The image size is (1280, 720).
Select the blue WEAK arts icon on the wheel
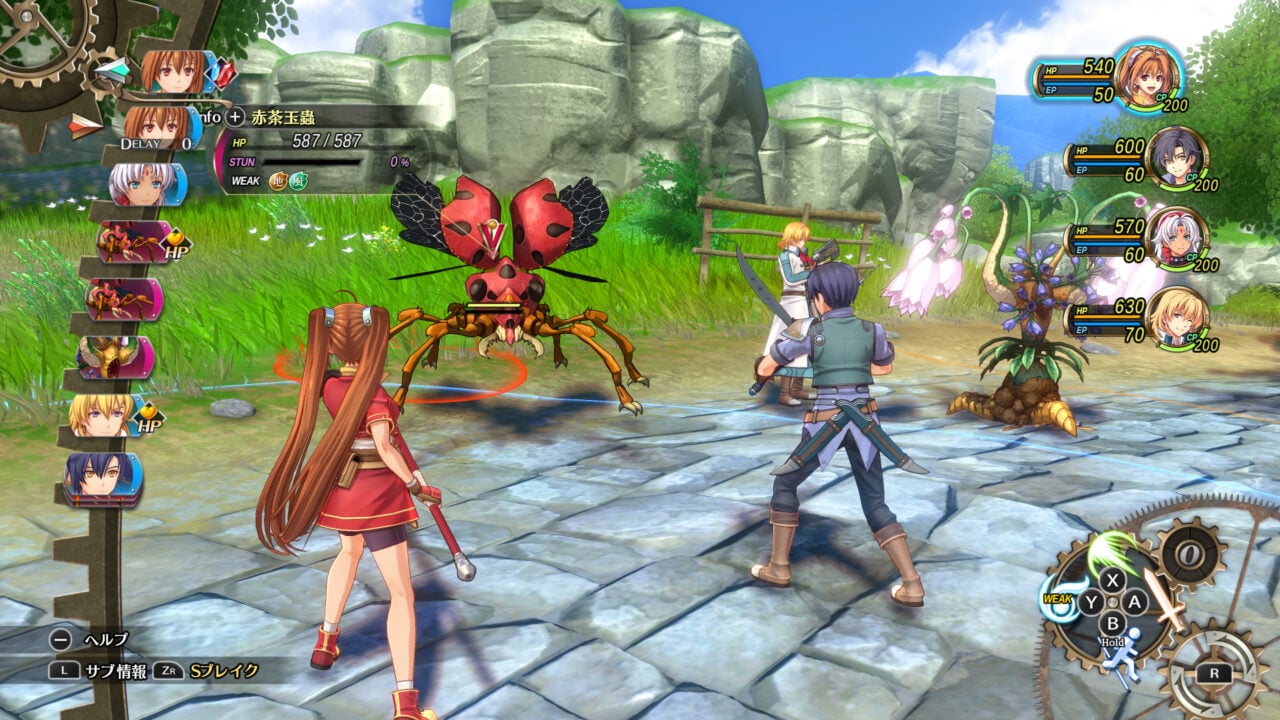(1059, 597)
